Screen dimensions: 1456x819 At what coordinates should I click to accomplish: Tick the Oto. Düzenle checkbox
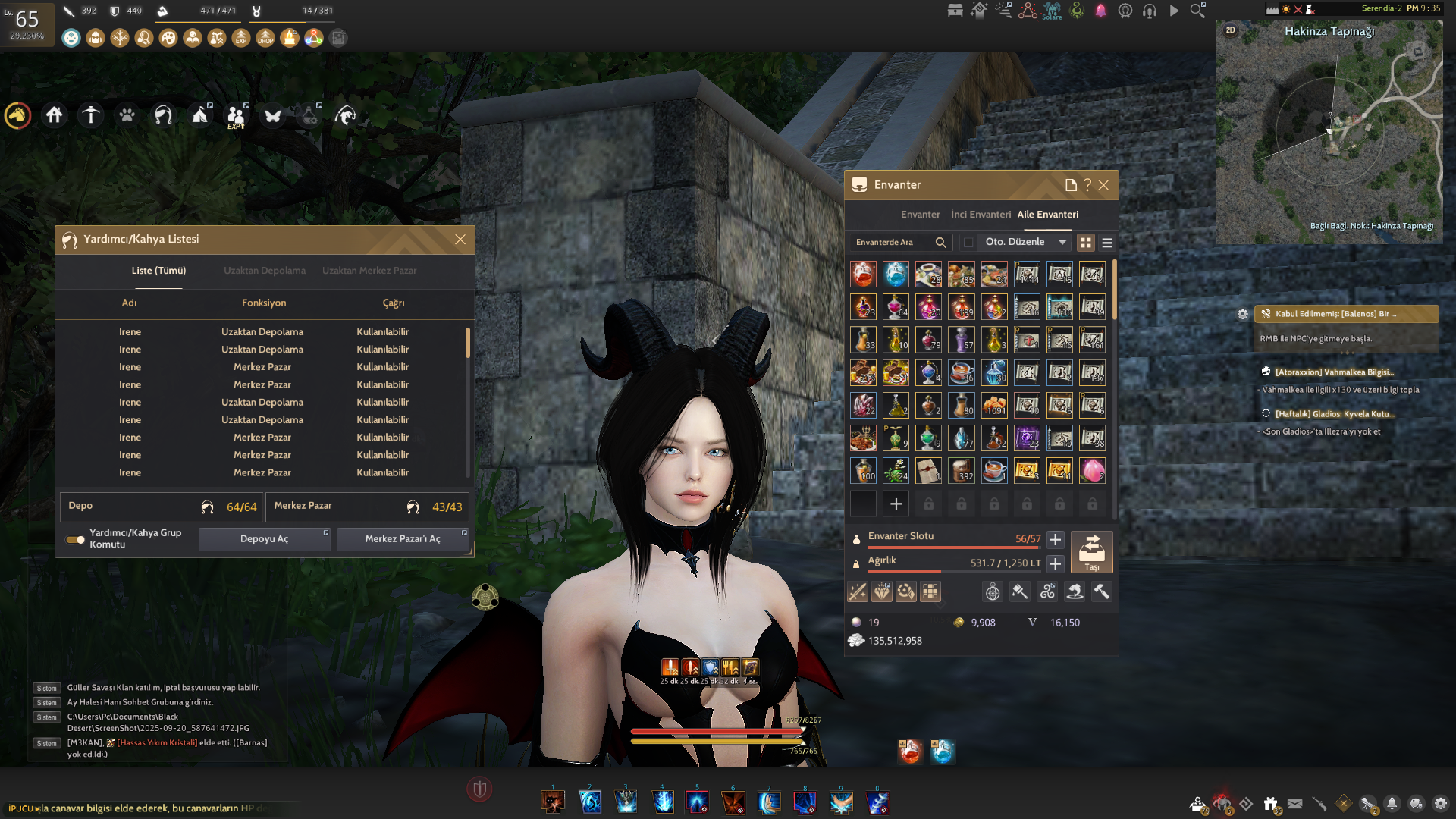click(x=968, y=243)
